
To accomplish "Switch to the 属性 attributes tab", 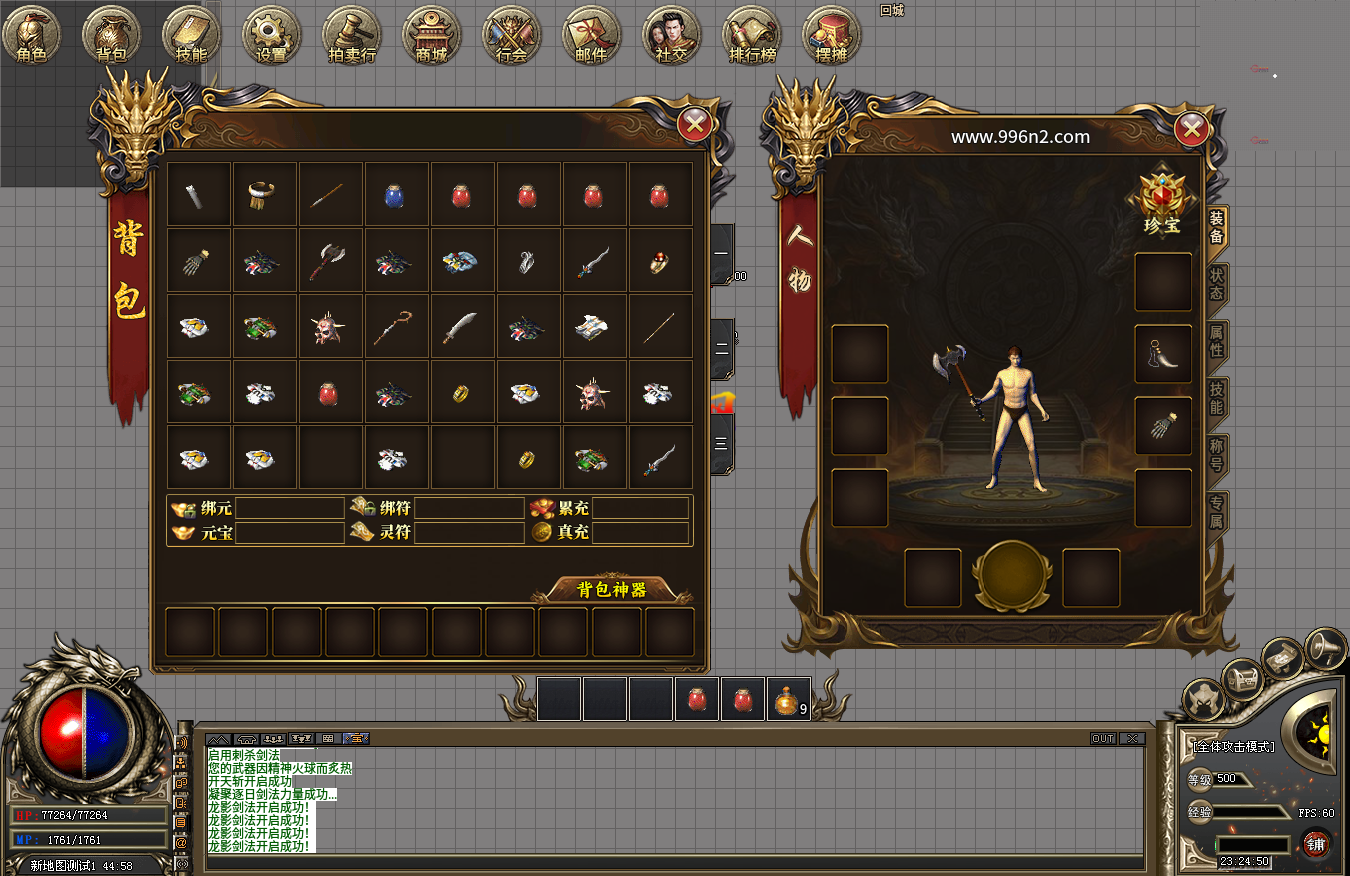I will pyautogui.click(x=1216, y=340).
